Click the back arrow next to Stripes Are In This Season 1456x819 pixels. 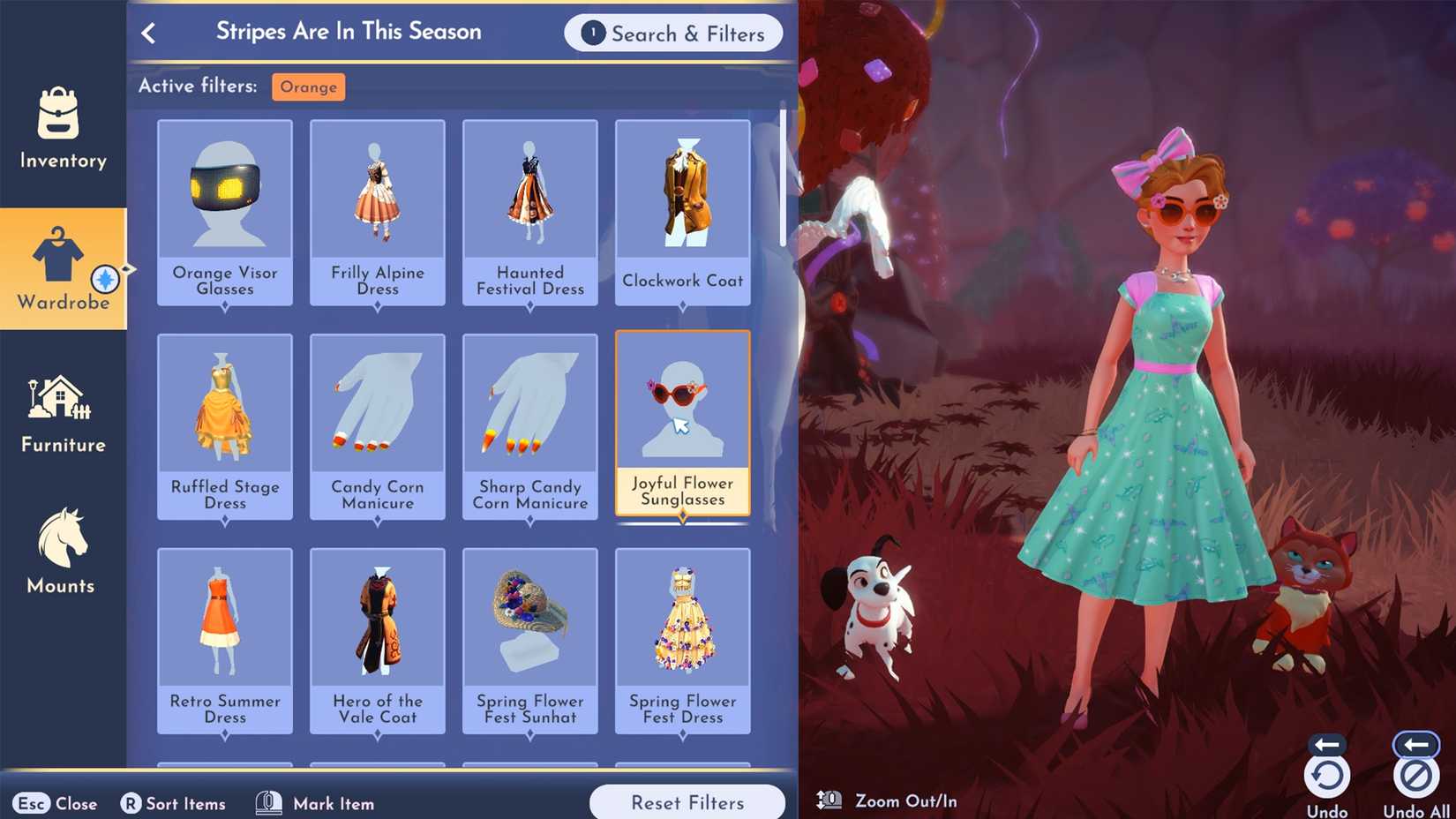tap(150, 32)
